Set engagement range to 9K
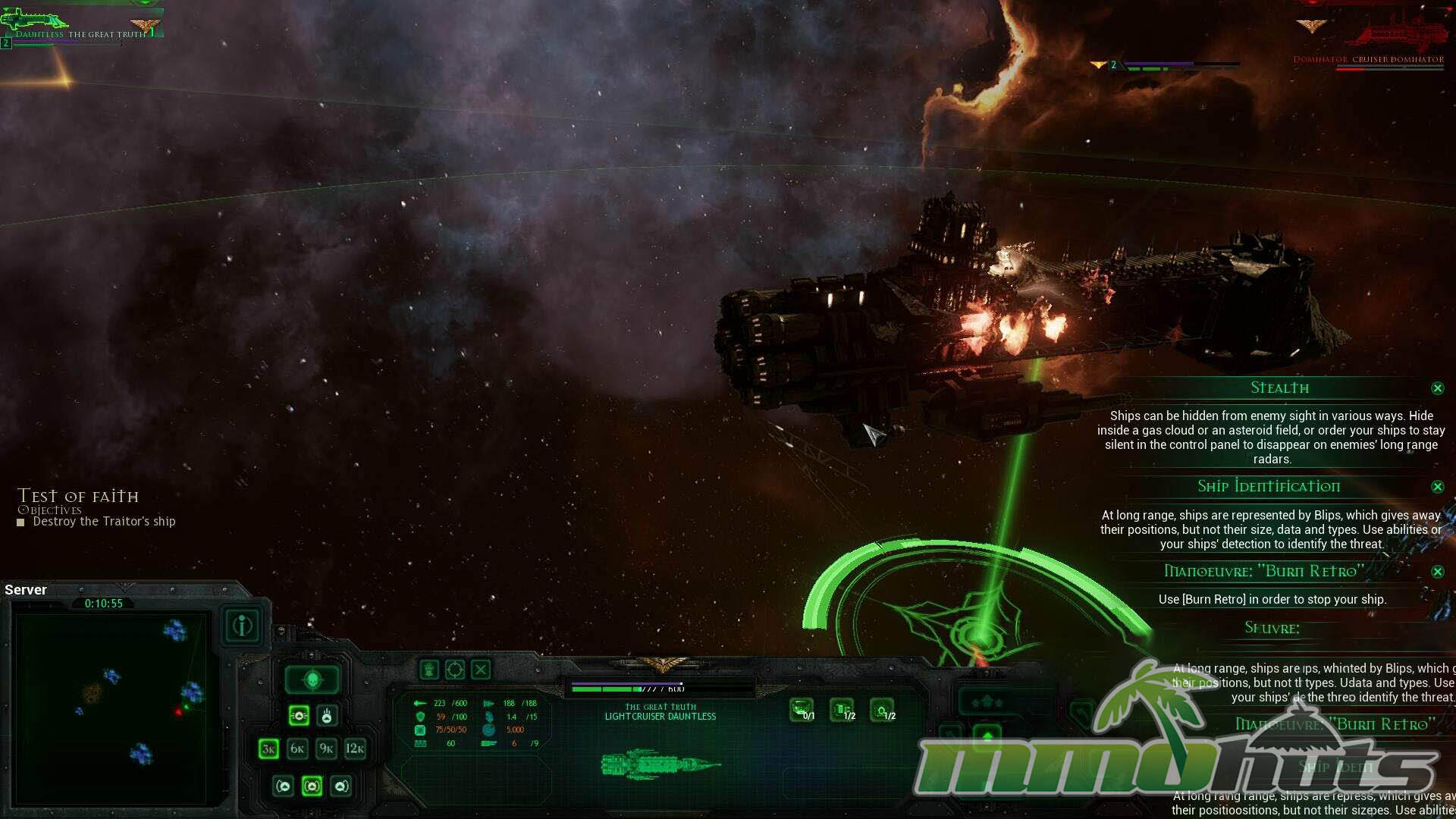Image resolution: width=1456 pixels, height=819 pixels. 326,749
